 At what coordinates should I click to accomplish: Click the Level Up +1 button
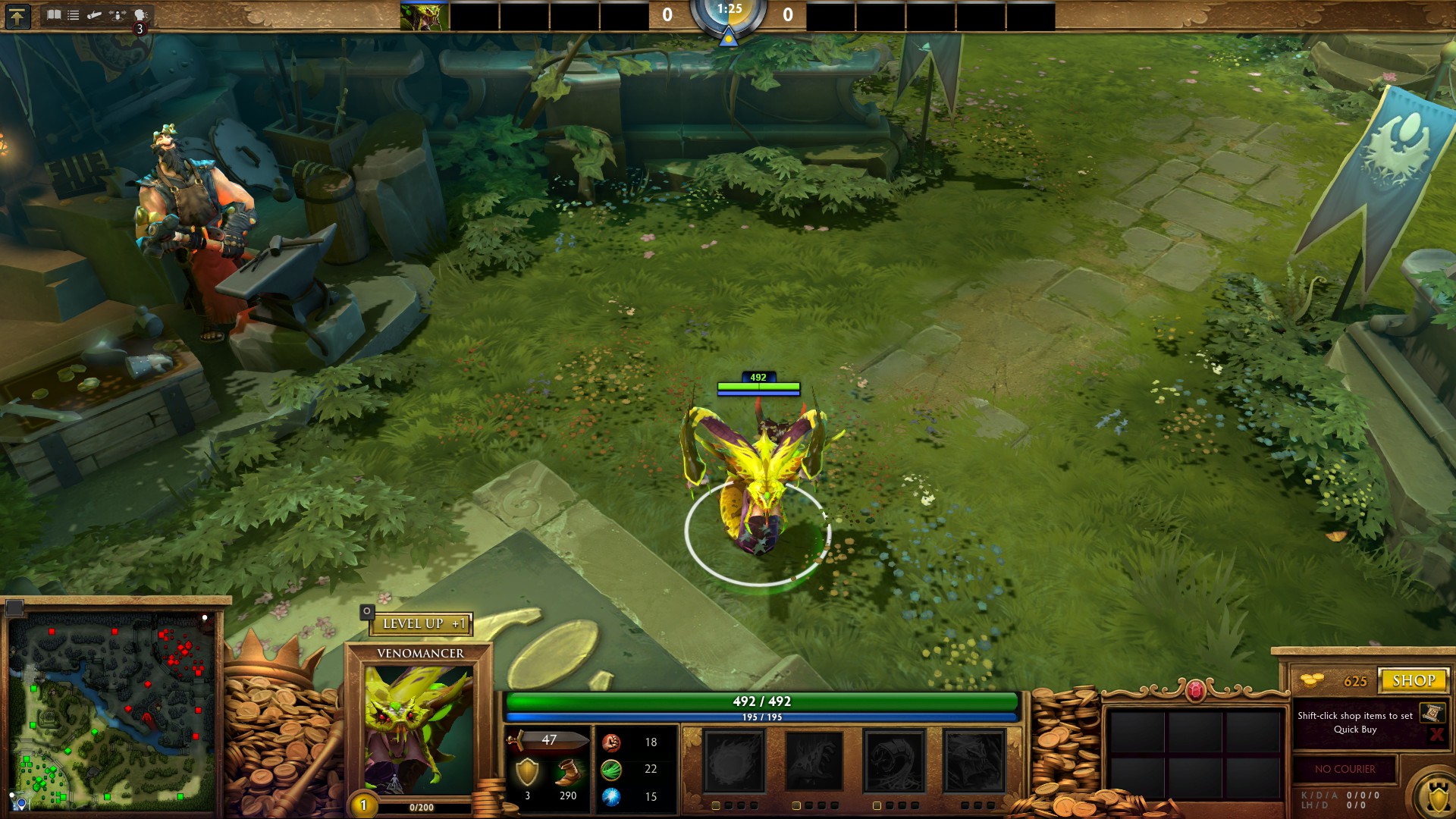coord(422,623)
